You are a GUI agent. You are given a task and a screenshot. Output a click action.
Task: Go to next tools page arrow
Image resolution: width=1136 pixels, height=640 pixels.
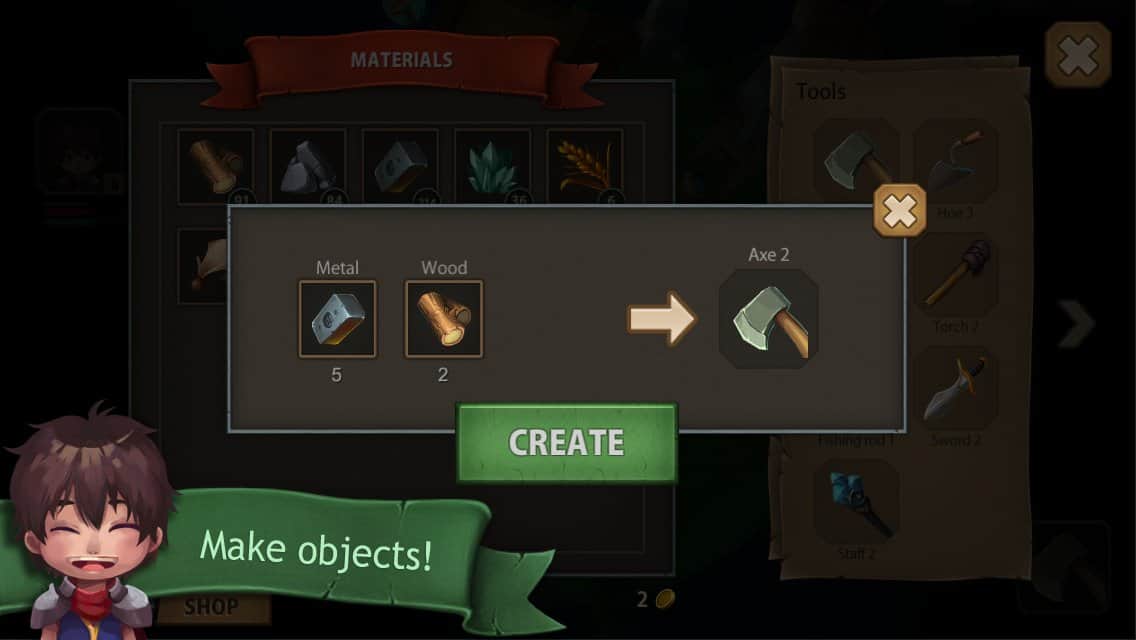tap(1077, 323)
